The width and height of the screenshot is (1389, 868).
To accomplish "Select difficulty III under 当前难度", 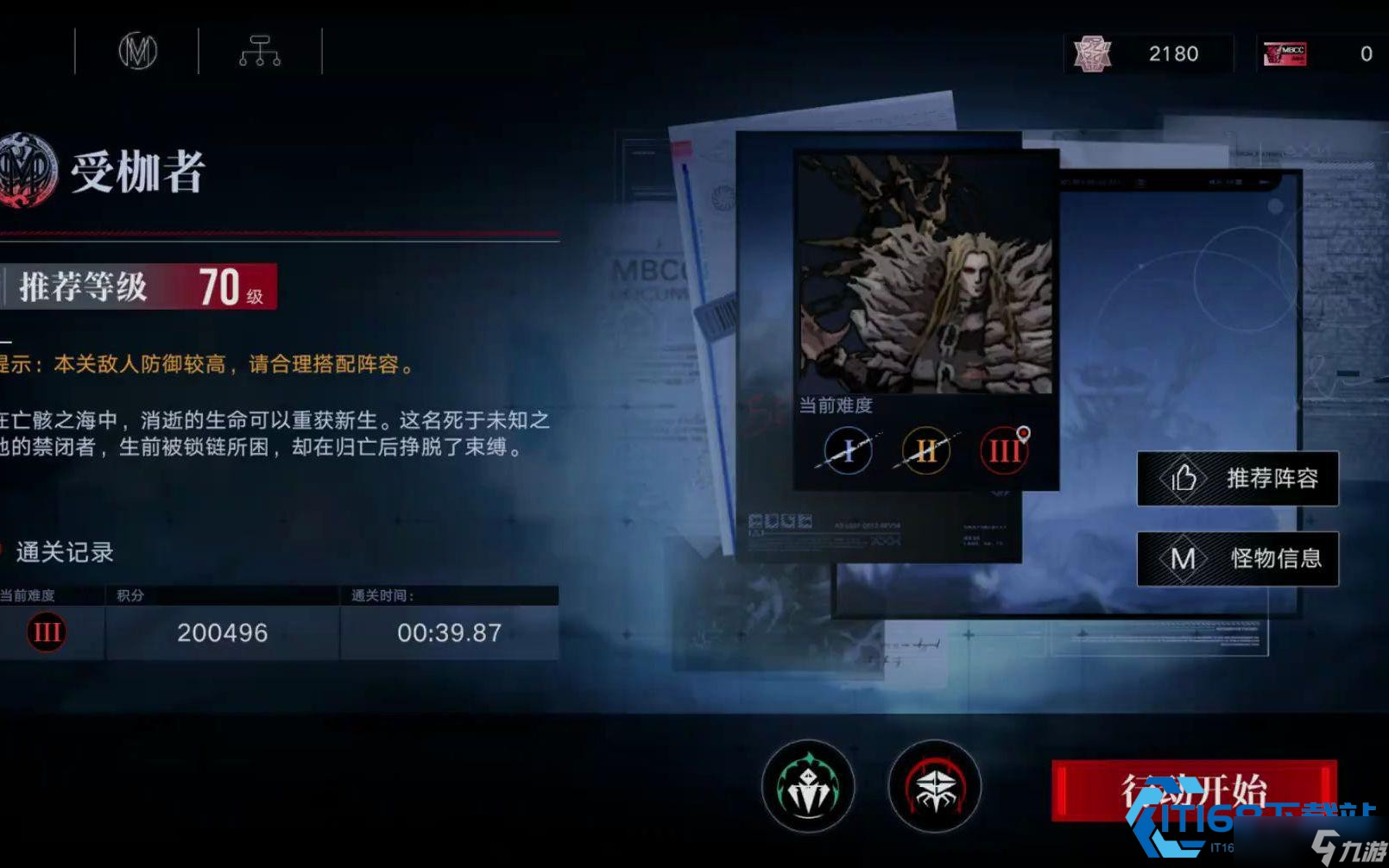I will (x=1002, y=450).
